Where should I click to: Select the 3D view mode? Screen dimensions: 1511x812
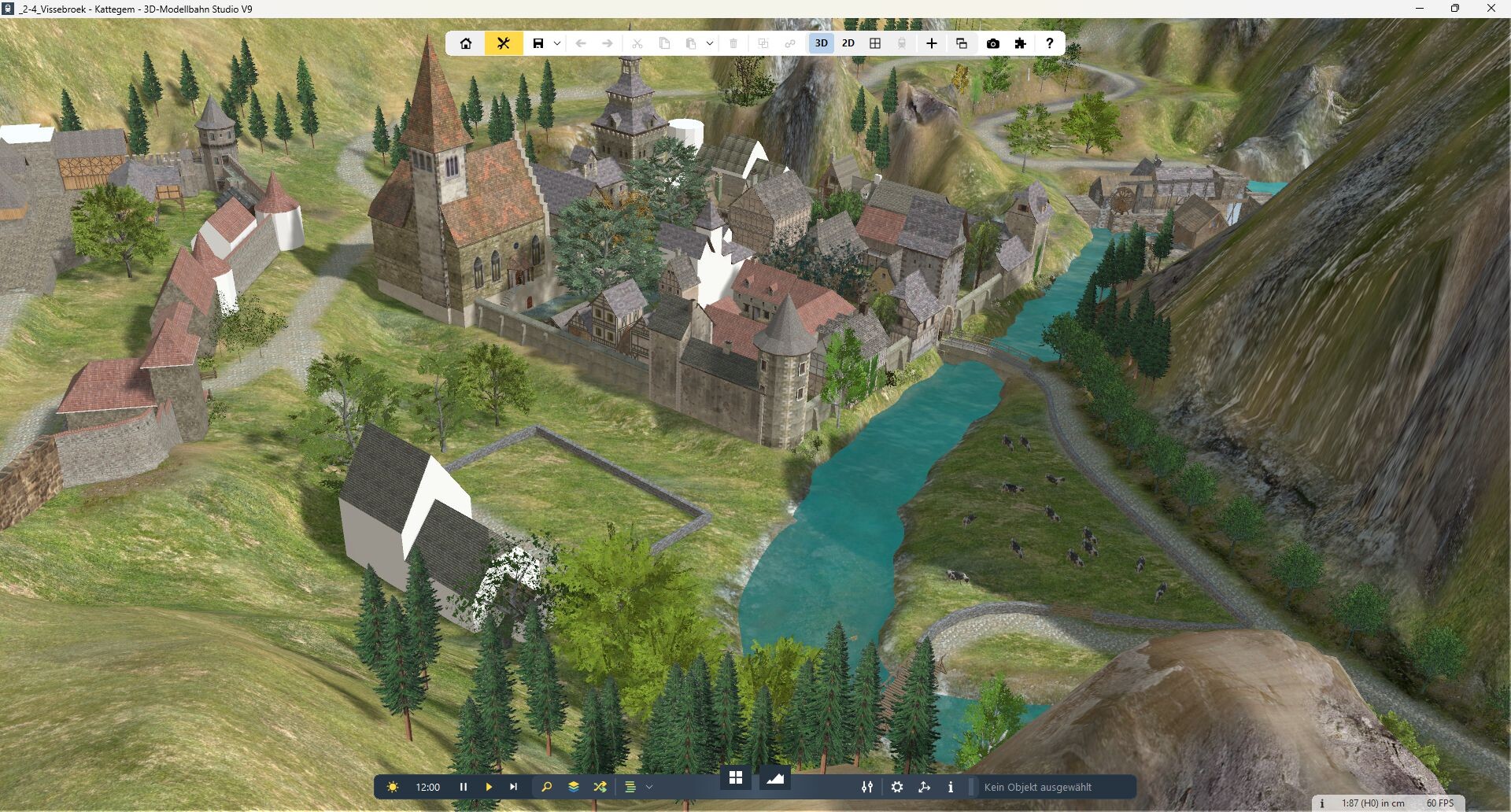pos(822,43)
